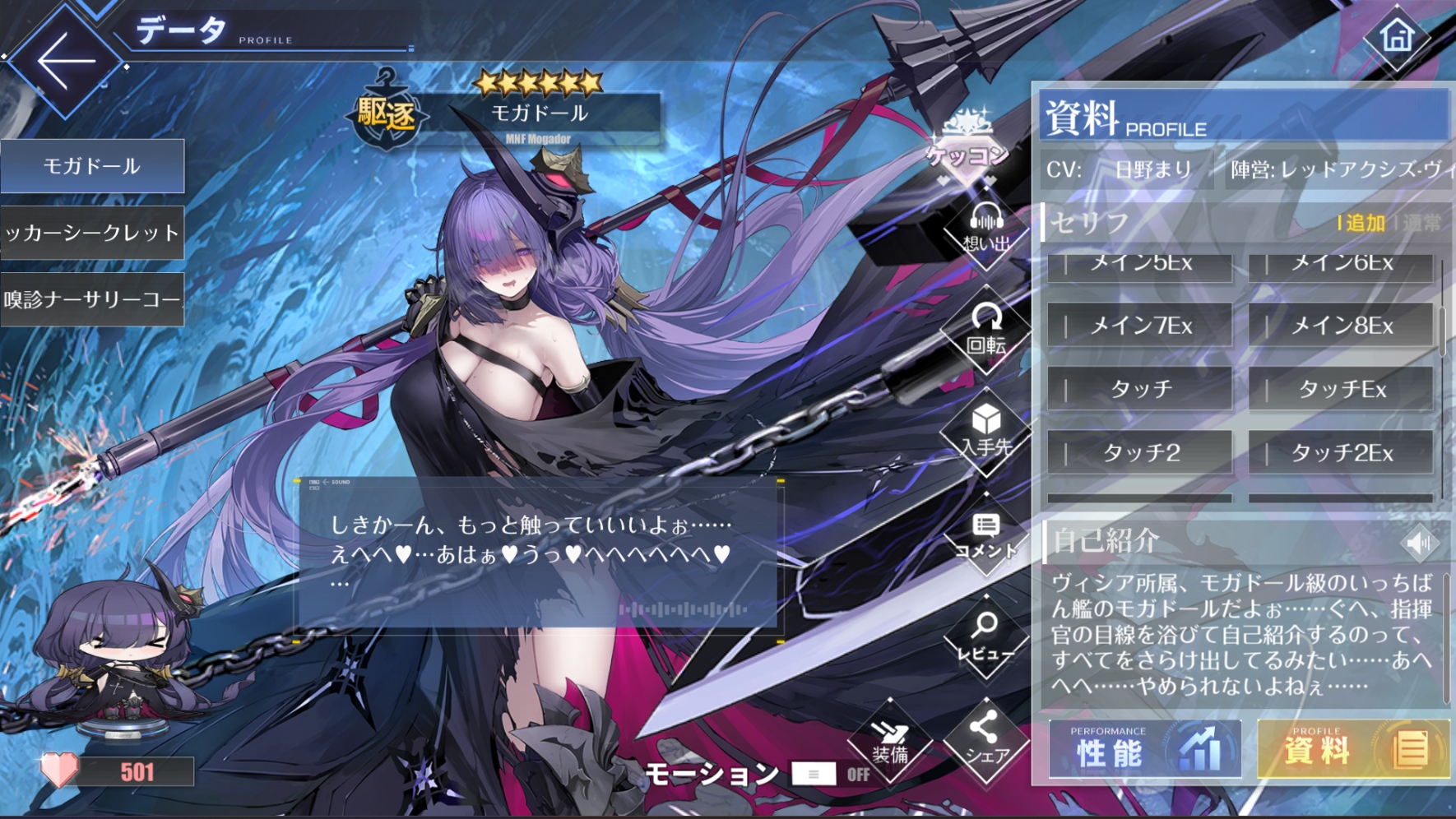View 装備 equipment

[x=890, y=742]
